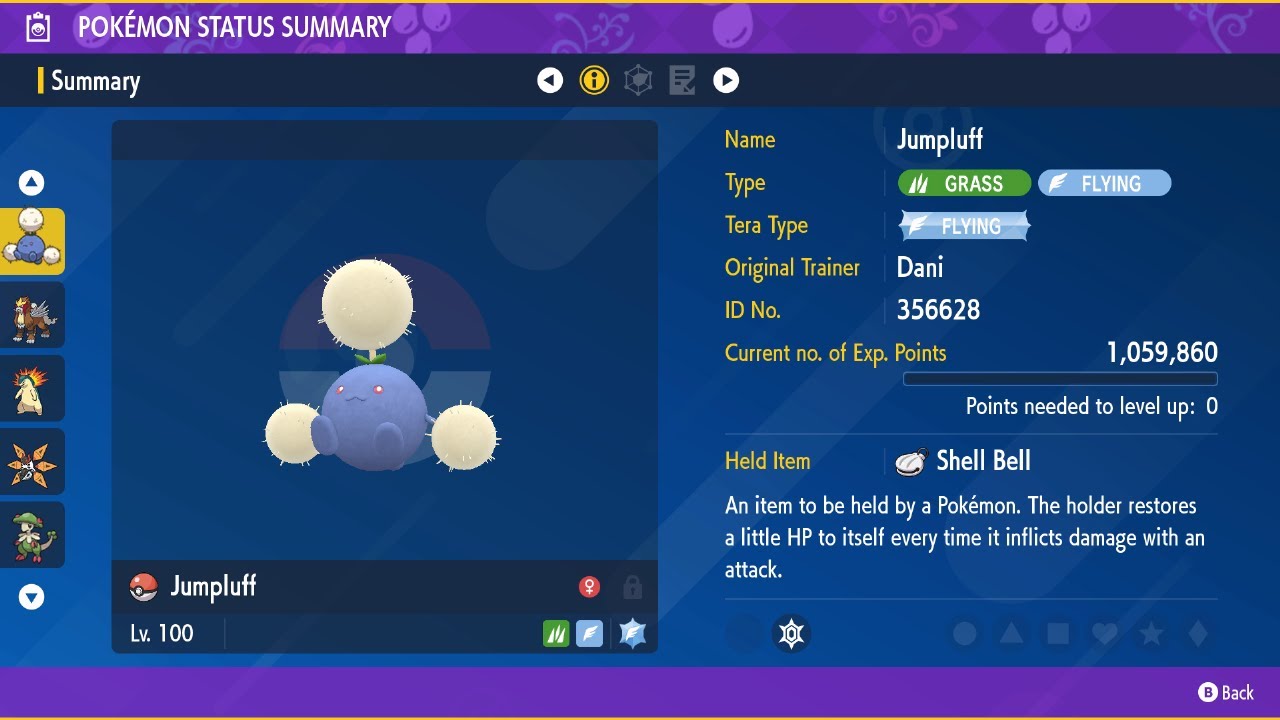Select the Typhlosion thumbnail in the sidebar
The image size is (1280, 720).
33,388
